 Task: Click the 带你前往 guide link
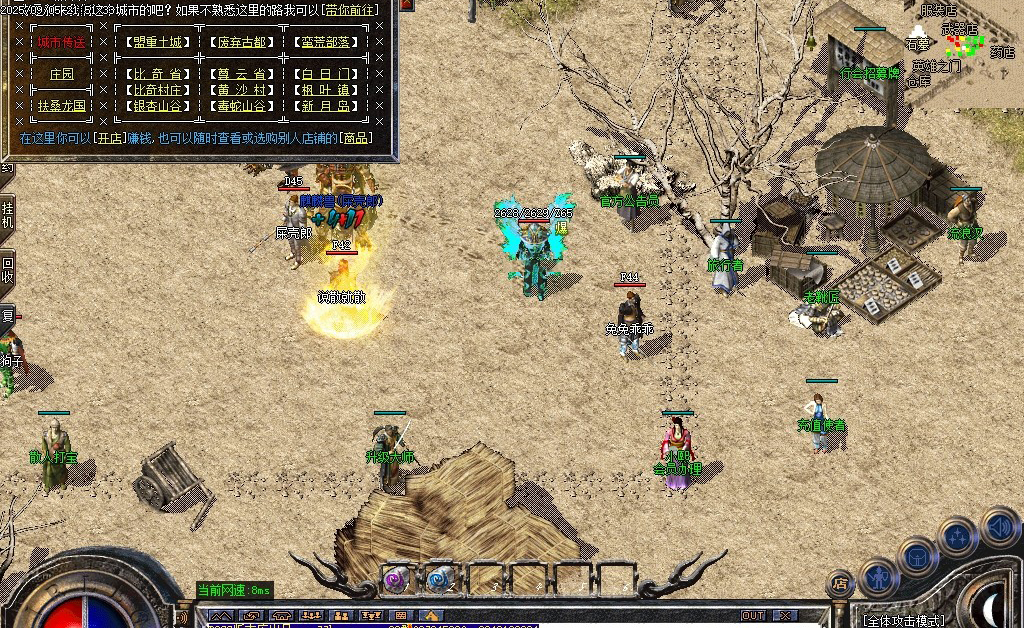coord(351,9)
